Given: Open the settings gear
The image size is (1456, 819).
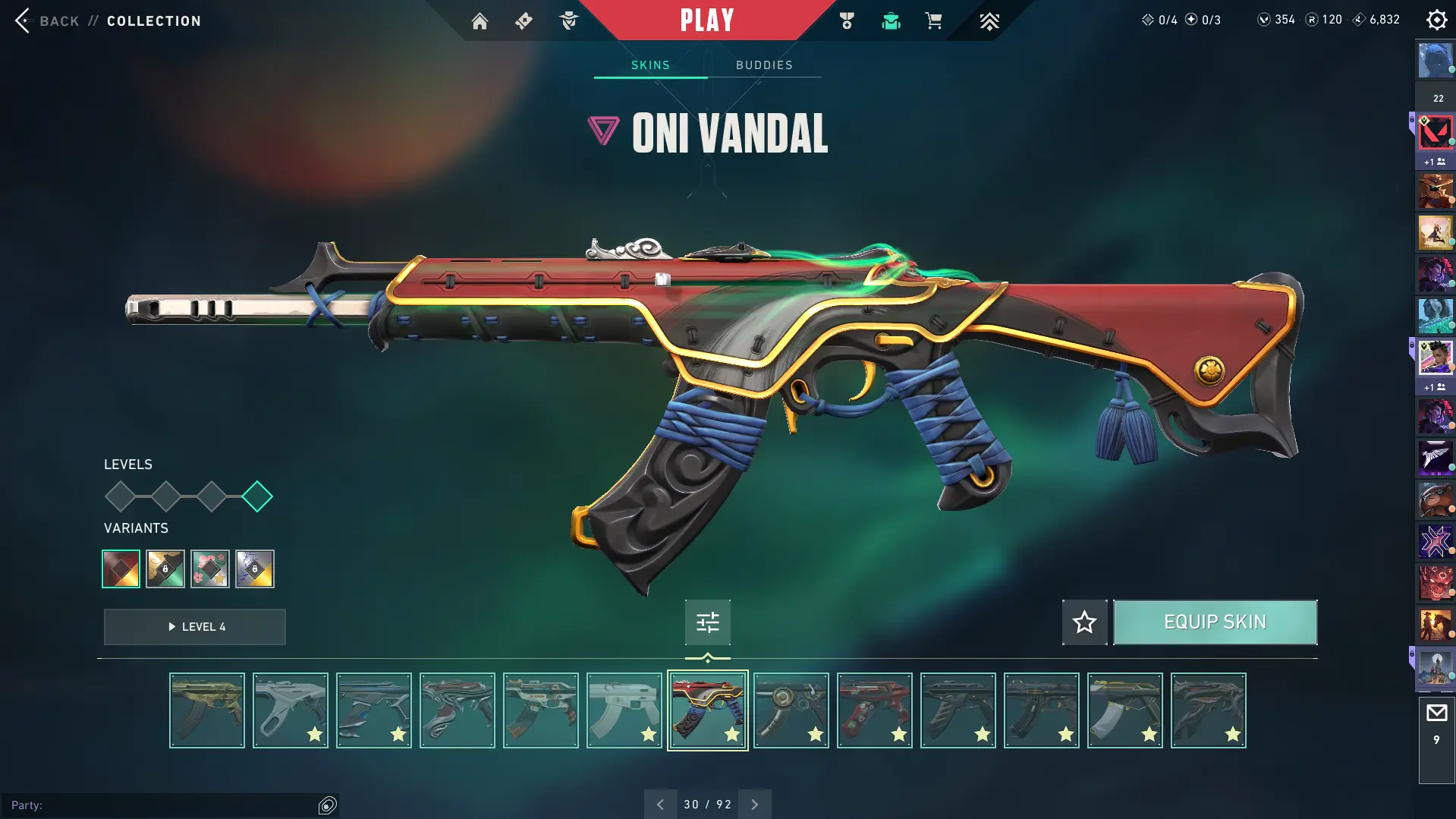Looking at the screenshot, I should 1436,20.
